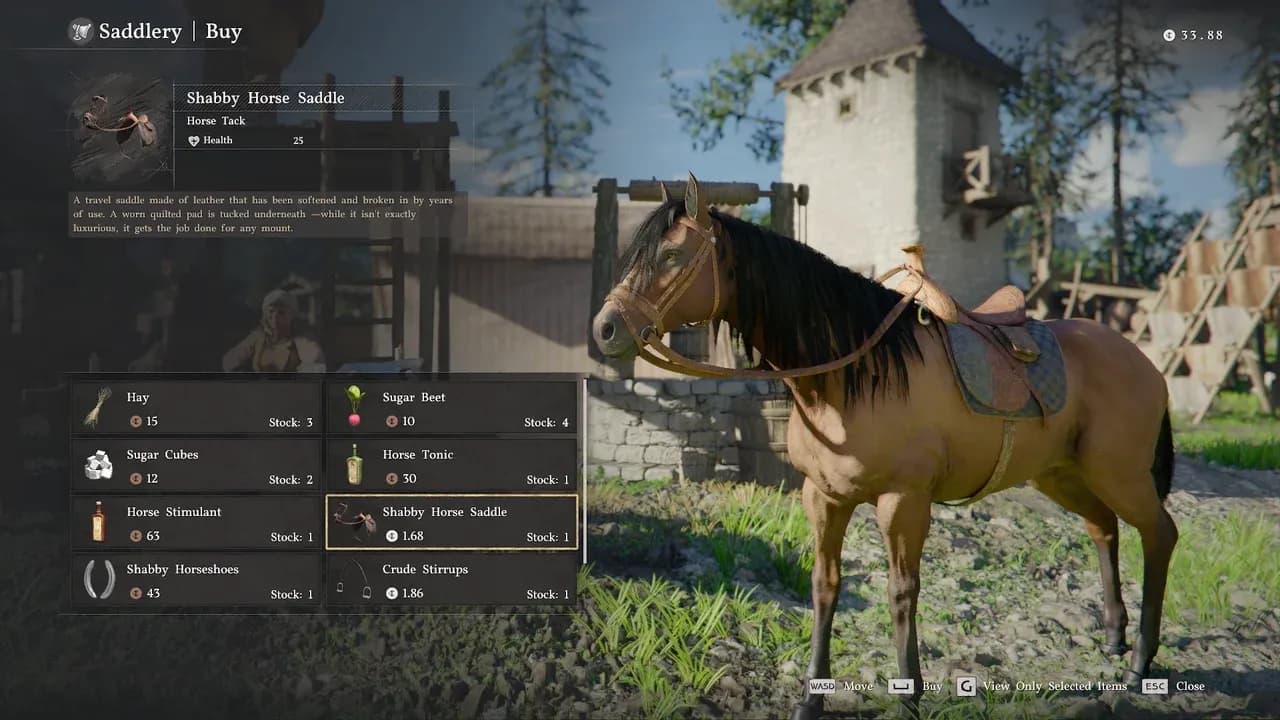This screenshot has height=720, width=1280.
Task: Click the G key prompt toggle
Action: click(967, 686)
